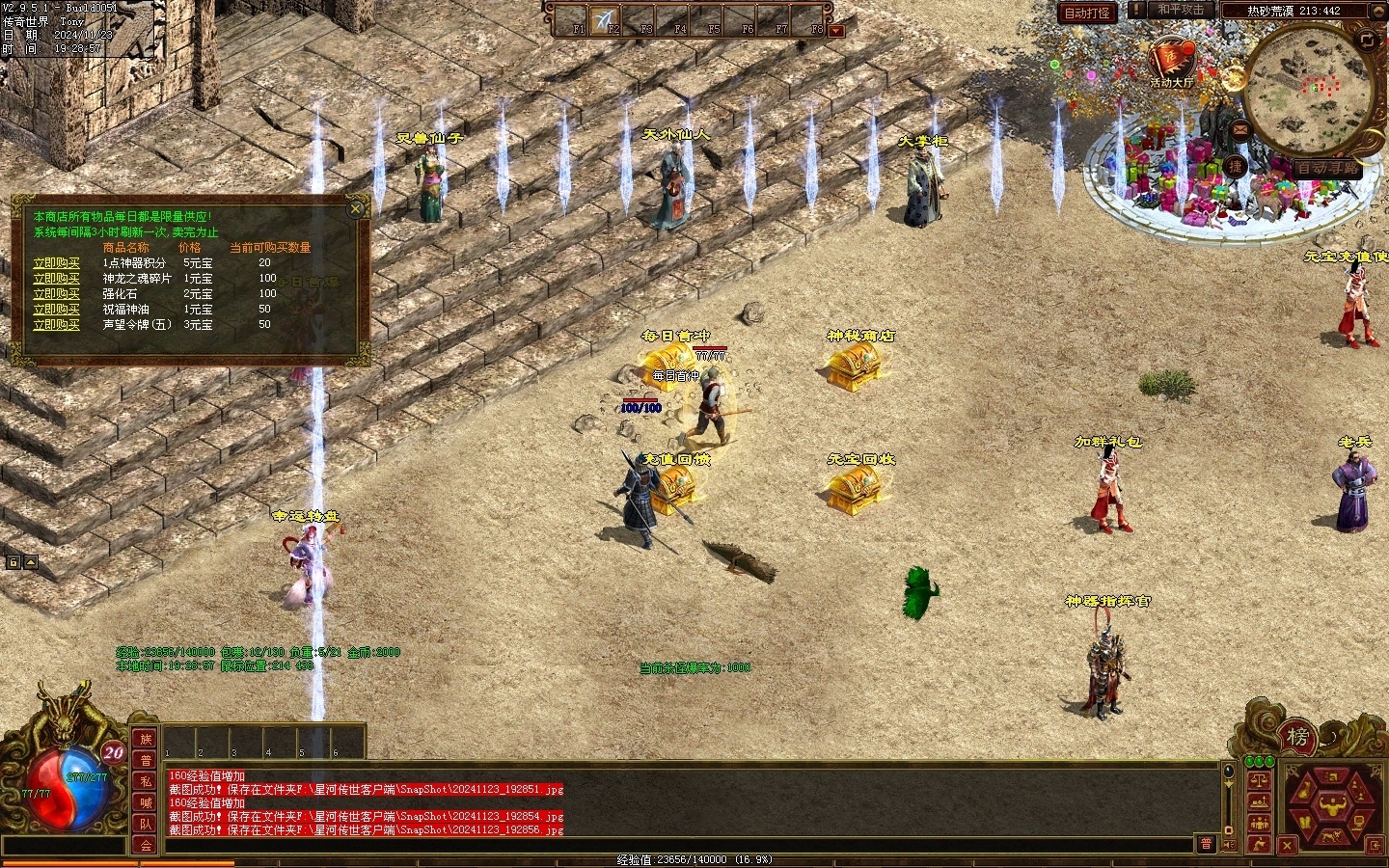Switch to the 私 private chat channel
The image size is (1389, 868).
click(146, 782)
